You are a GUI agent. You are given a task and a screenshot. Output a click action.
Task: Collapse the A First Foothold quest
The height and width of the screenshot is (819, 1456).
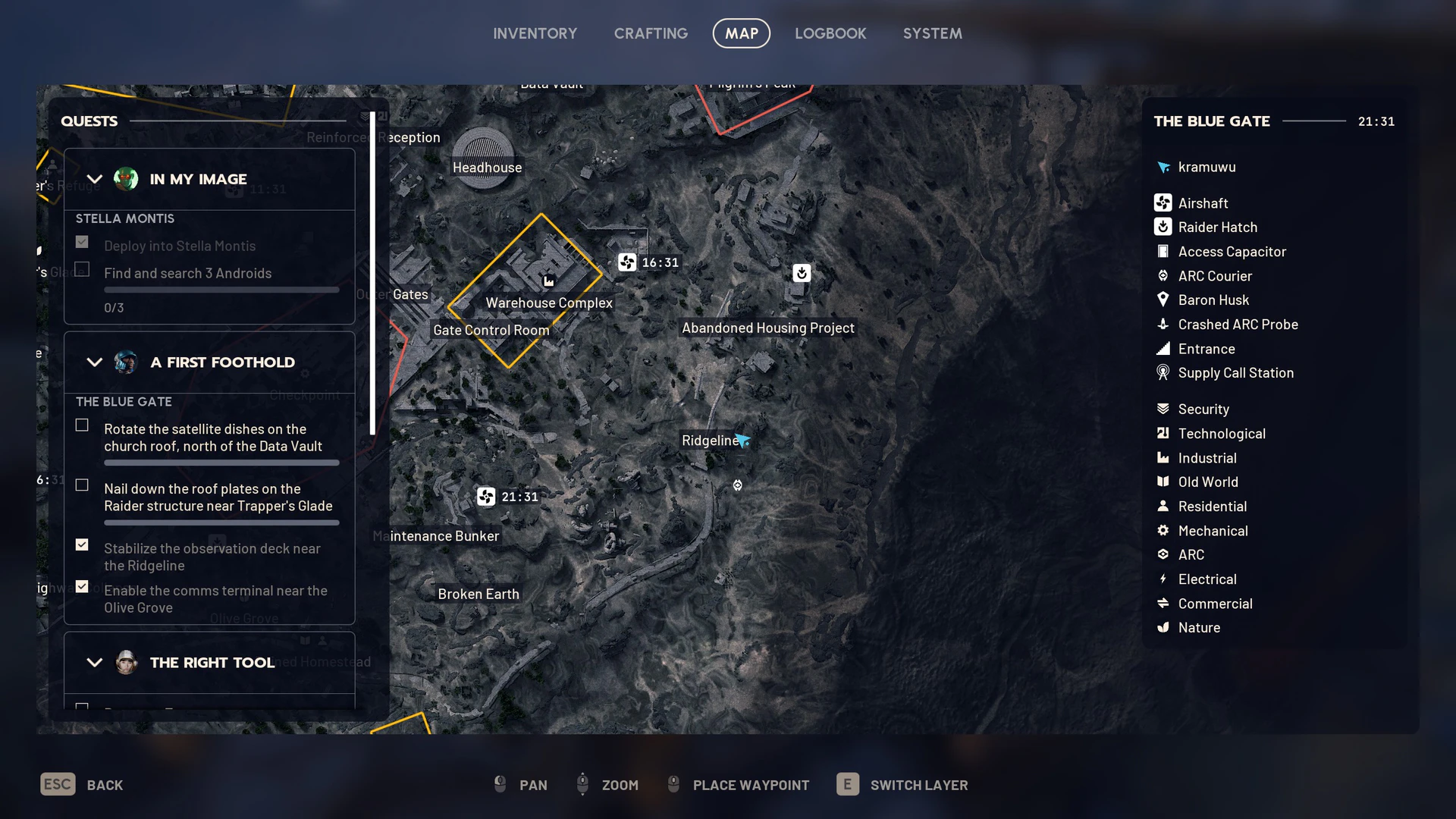click(94, 362)
